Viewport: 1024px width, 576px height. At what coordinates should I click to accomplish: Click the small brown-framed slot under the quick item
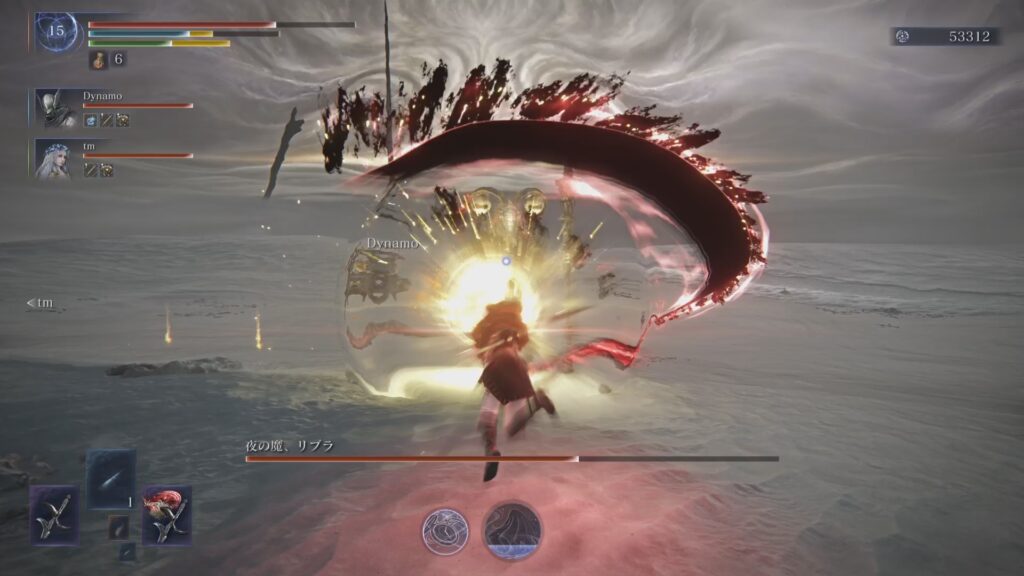118,526
